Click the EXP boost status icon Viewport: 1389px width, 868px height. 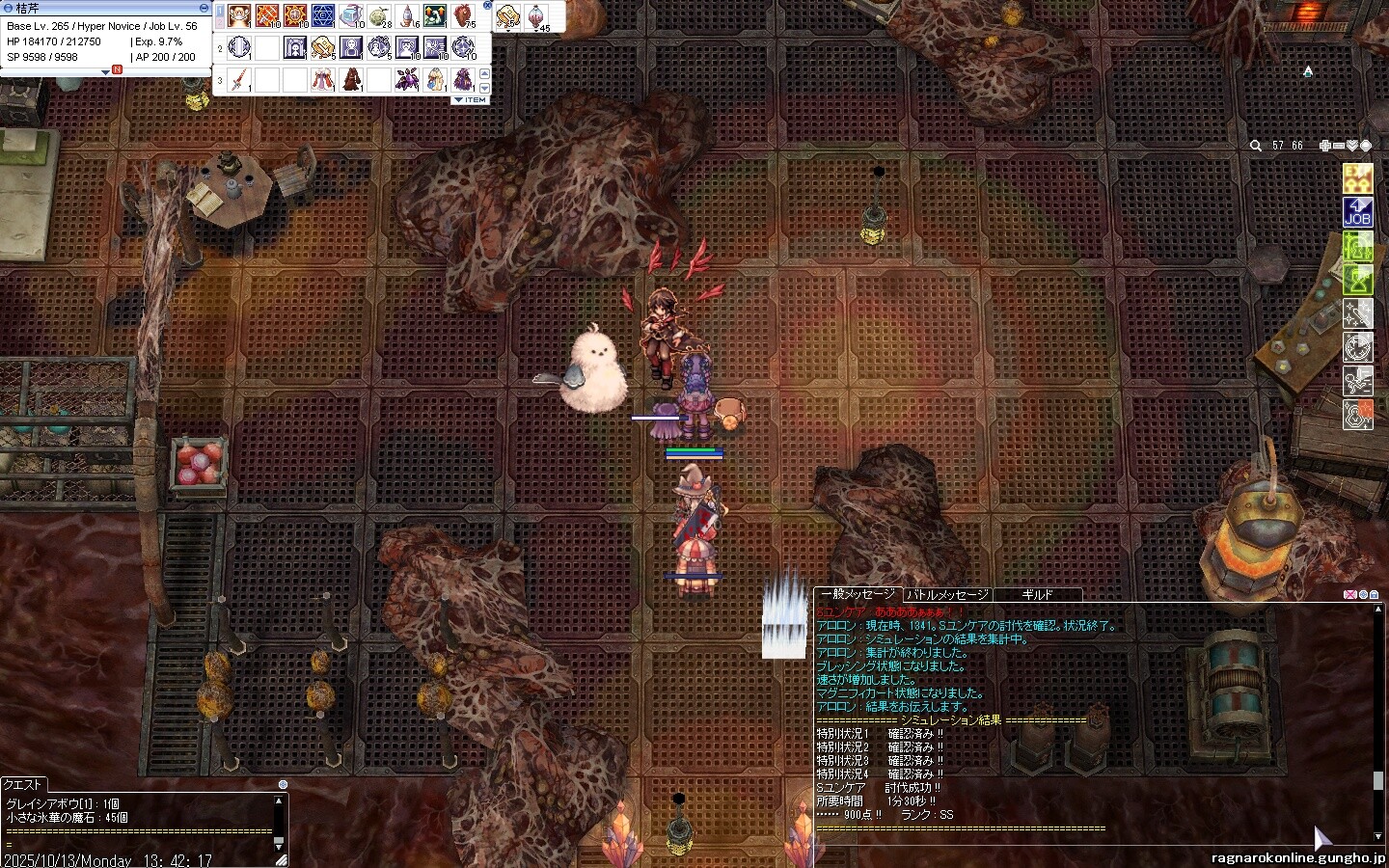coord(1358,179)
